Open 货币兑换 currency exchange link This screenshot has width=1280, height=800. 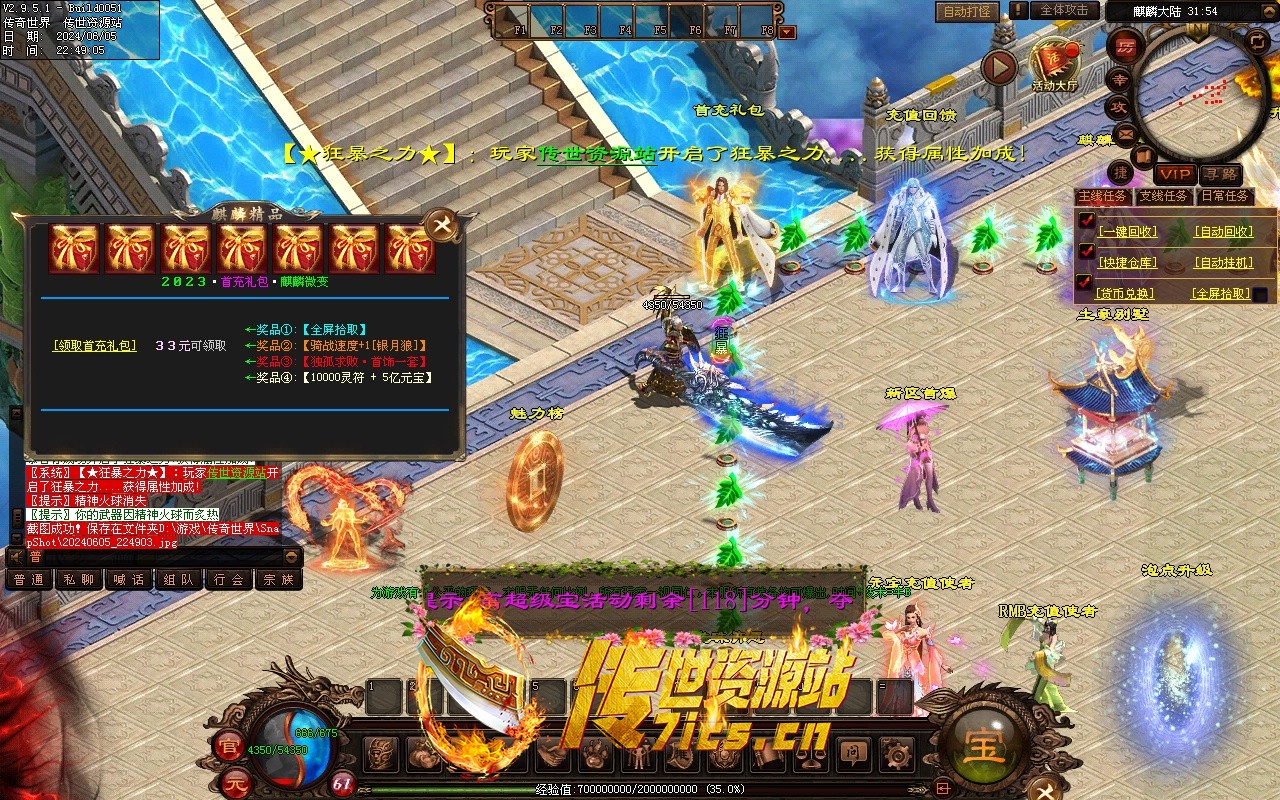tap(1125, 294)
